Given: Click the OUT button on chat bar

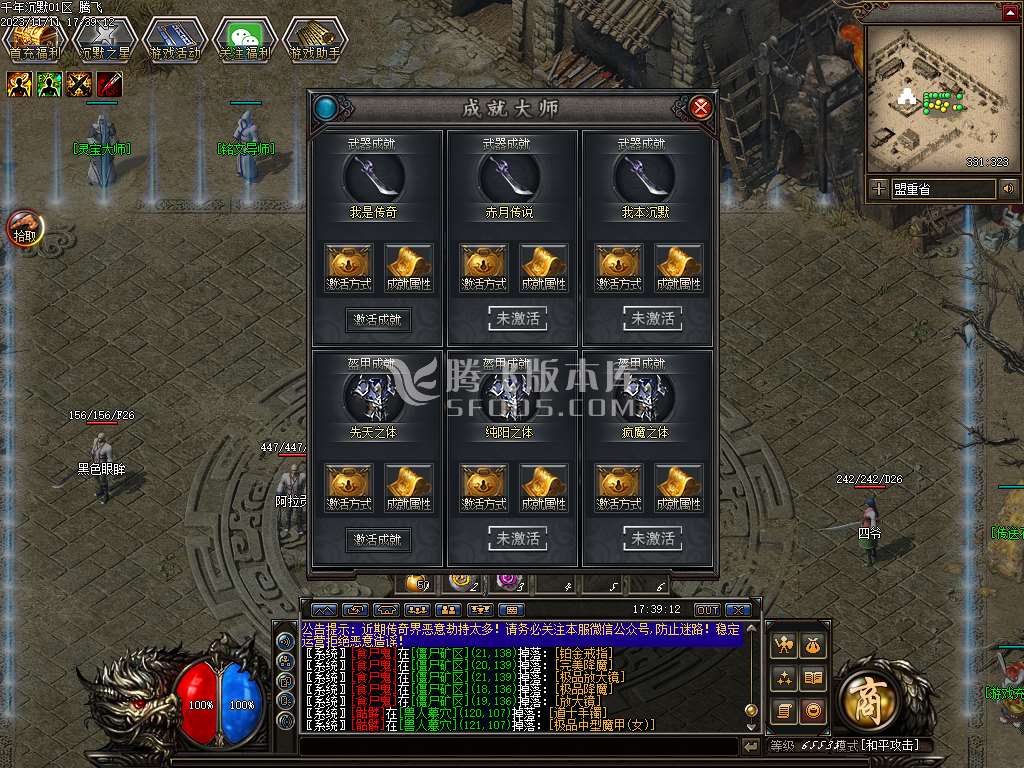Looking at the screenshot, I should click(707, 610).
